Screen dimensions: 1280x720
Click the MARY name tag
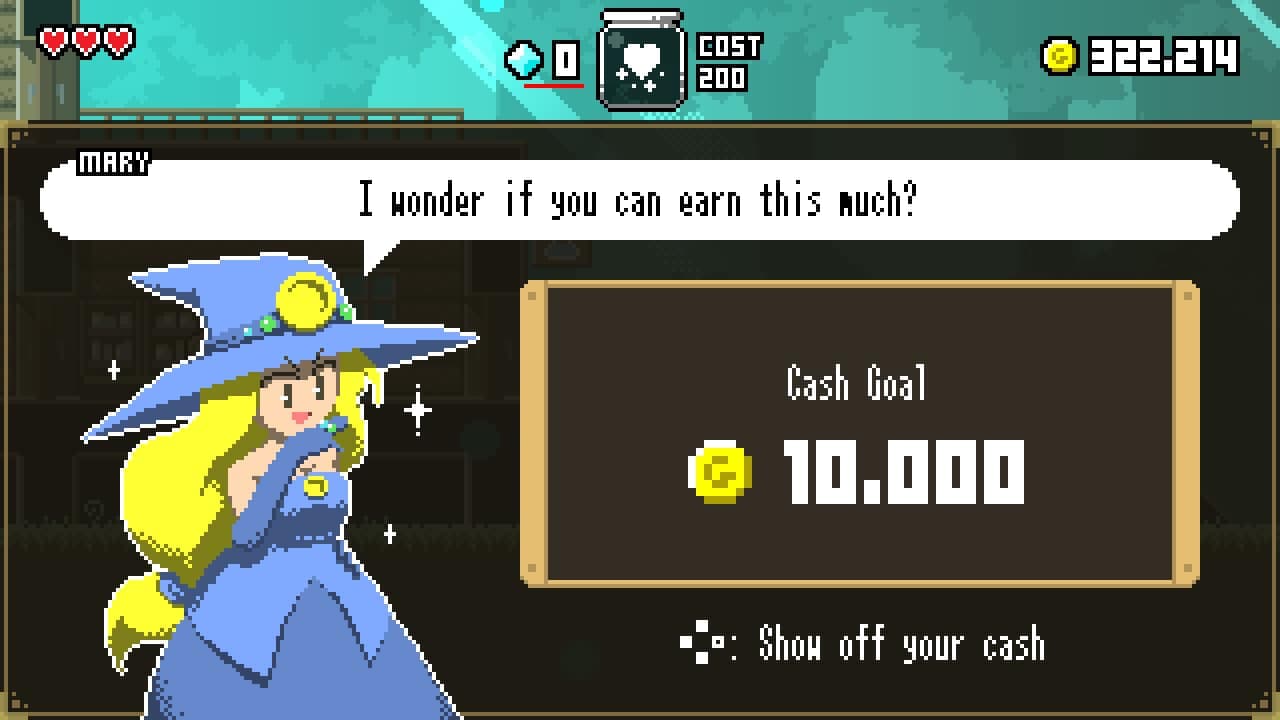tap(113, 163)
